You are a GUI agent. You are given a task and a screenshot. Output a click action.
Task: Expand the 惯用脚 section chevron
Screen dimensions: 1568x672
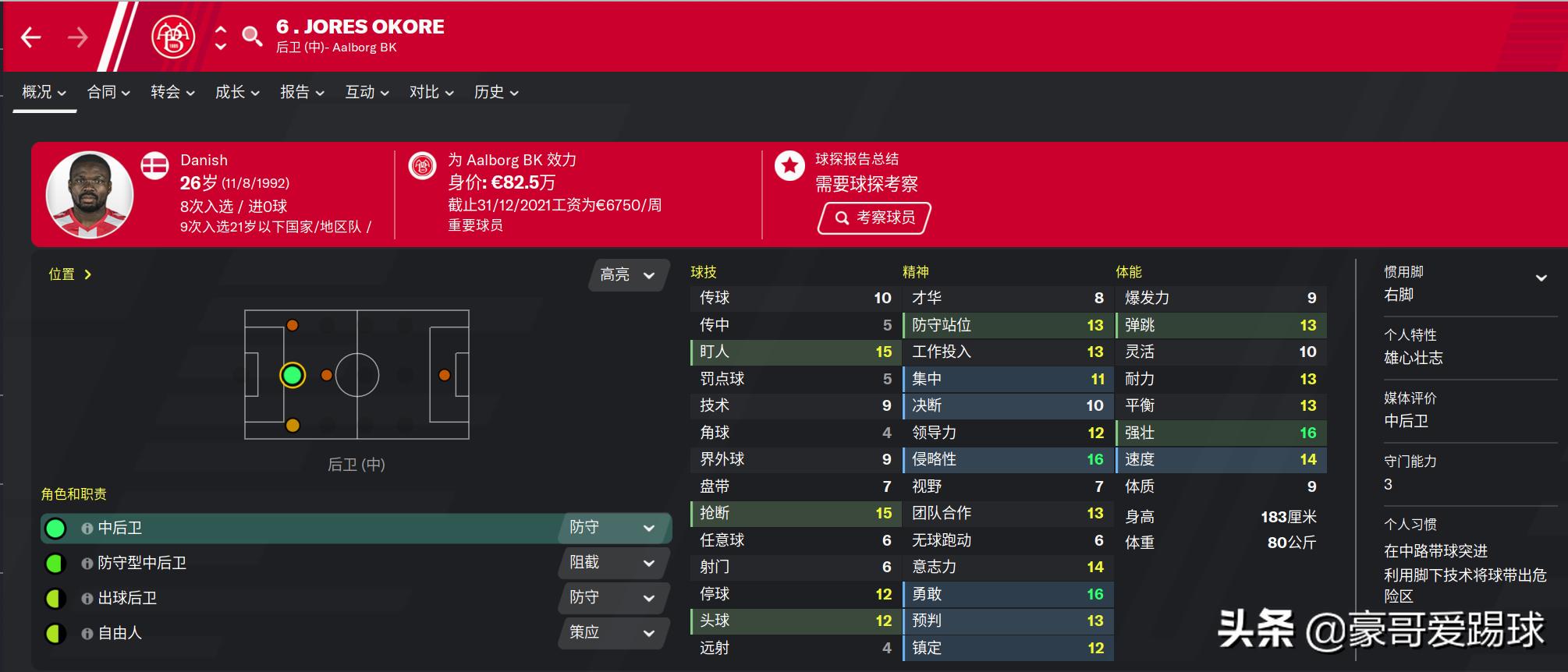[x=1541, y=277]
